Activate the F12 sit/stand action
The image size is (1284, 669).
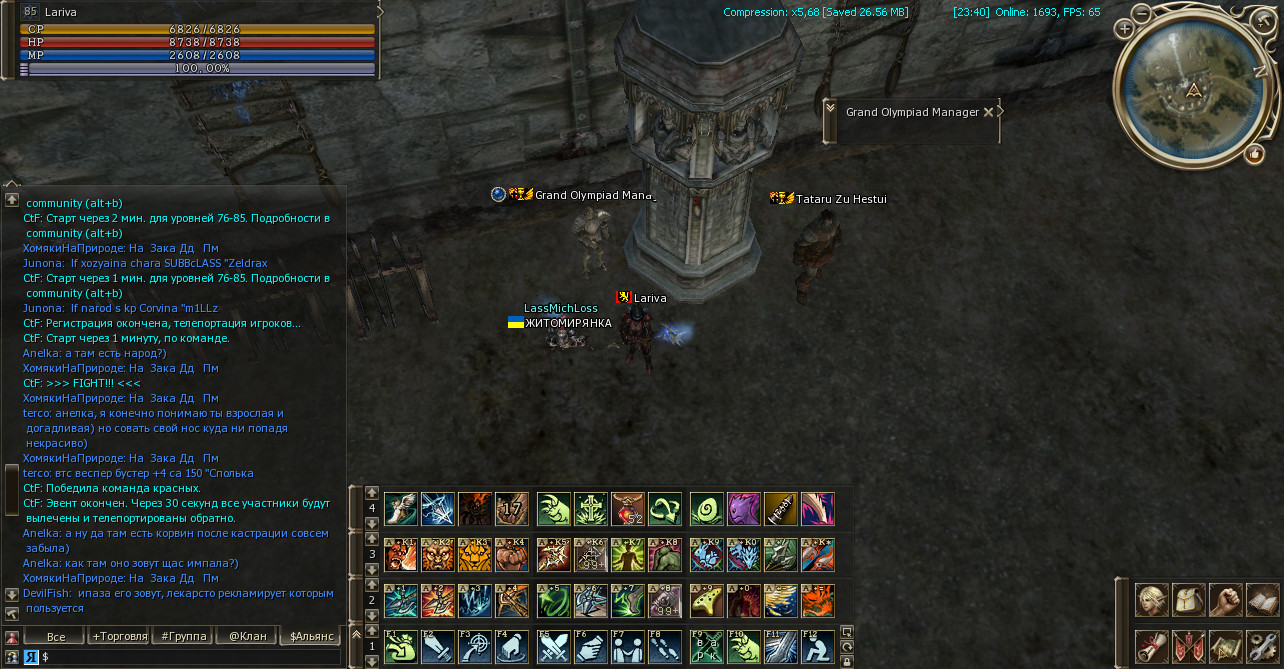pyautogui.click(x=818, y=646)
